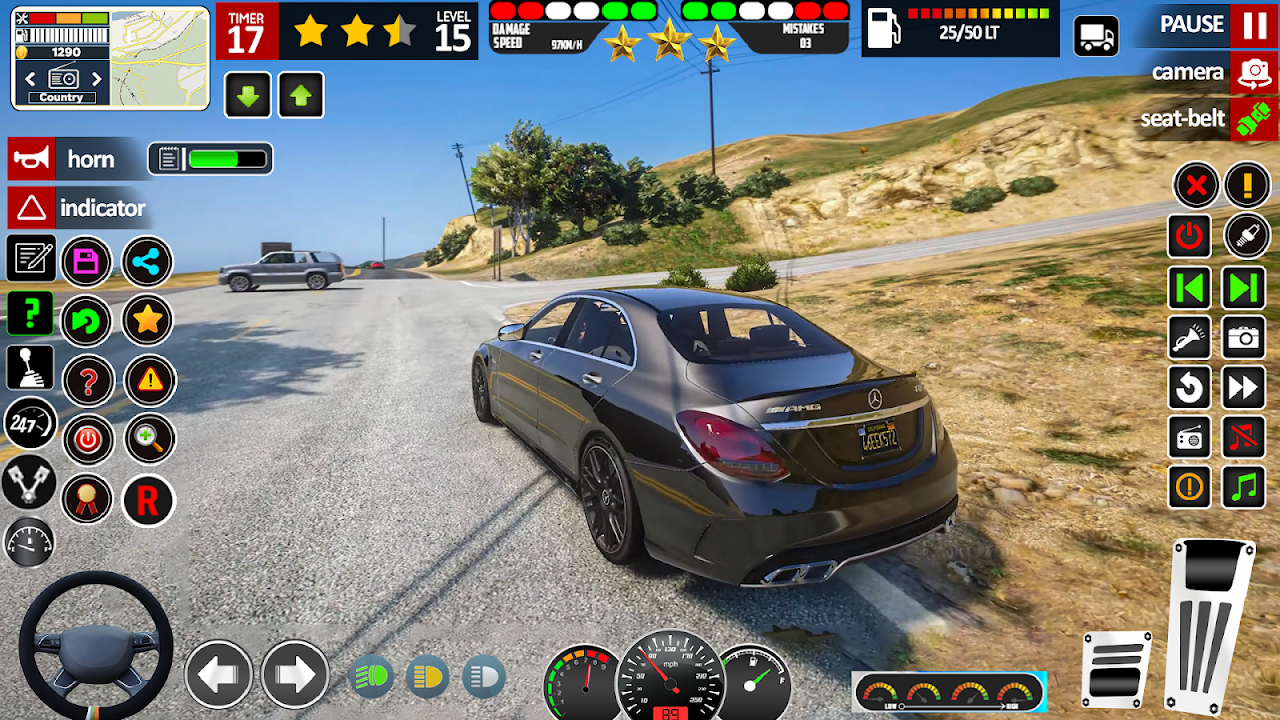Image resolution: width=1280 pixels, height=720 pixels.
Task: Click the red R button
Action: (x=148, y=501)
